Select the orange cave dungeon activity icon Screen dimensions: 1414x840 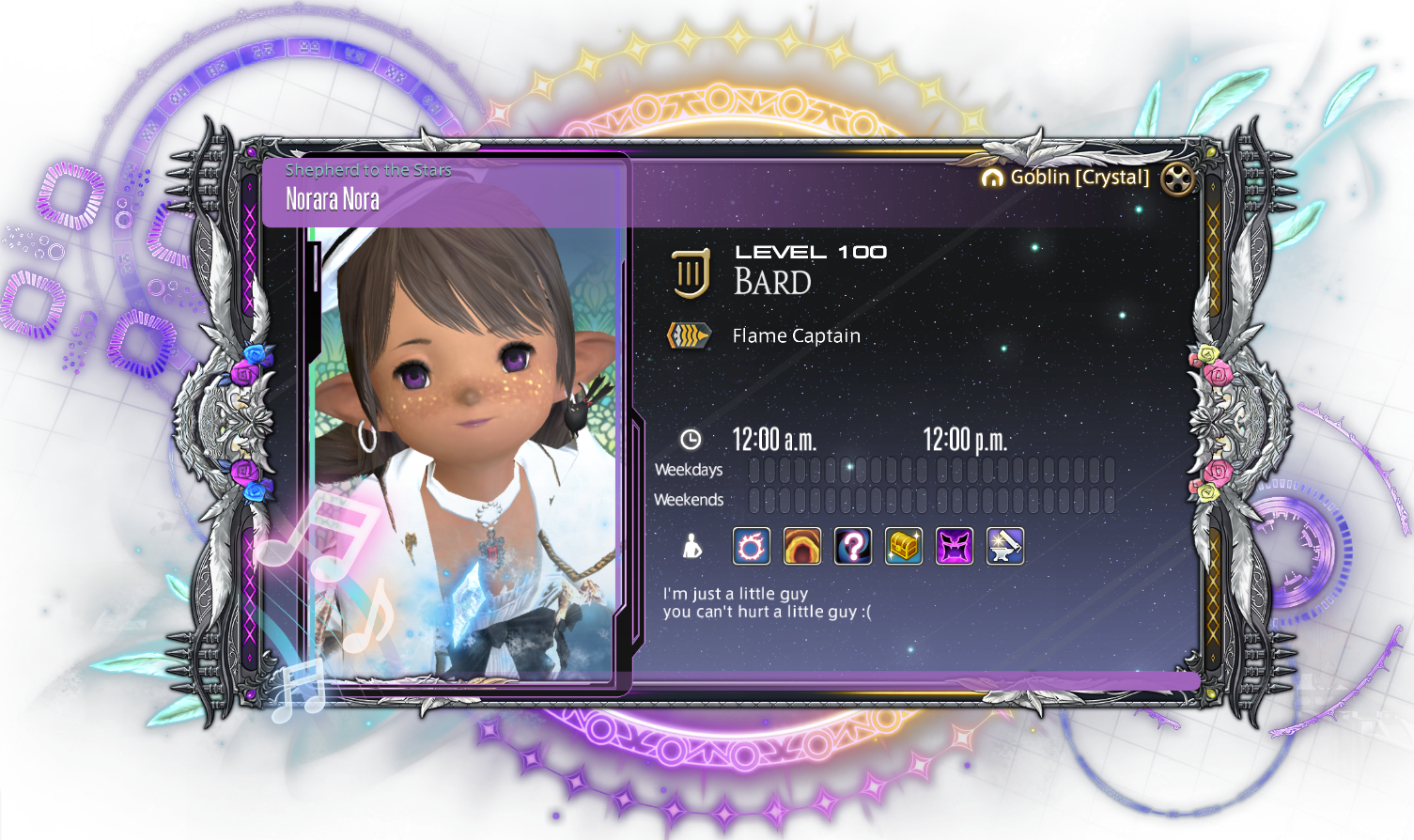coord(802,546)
